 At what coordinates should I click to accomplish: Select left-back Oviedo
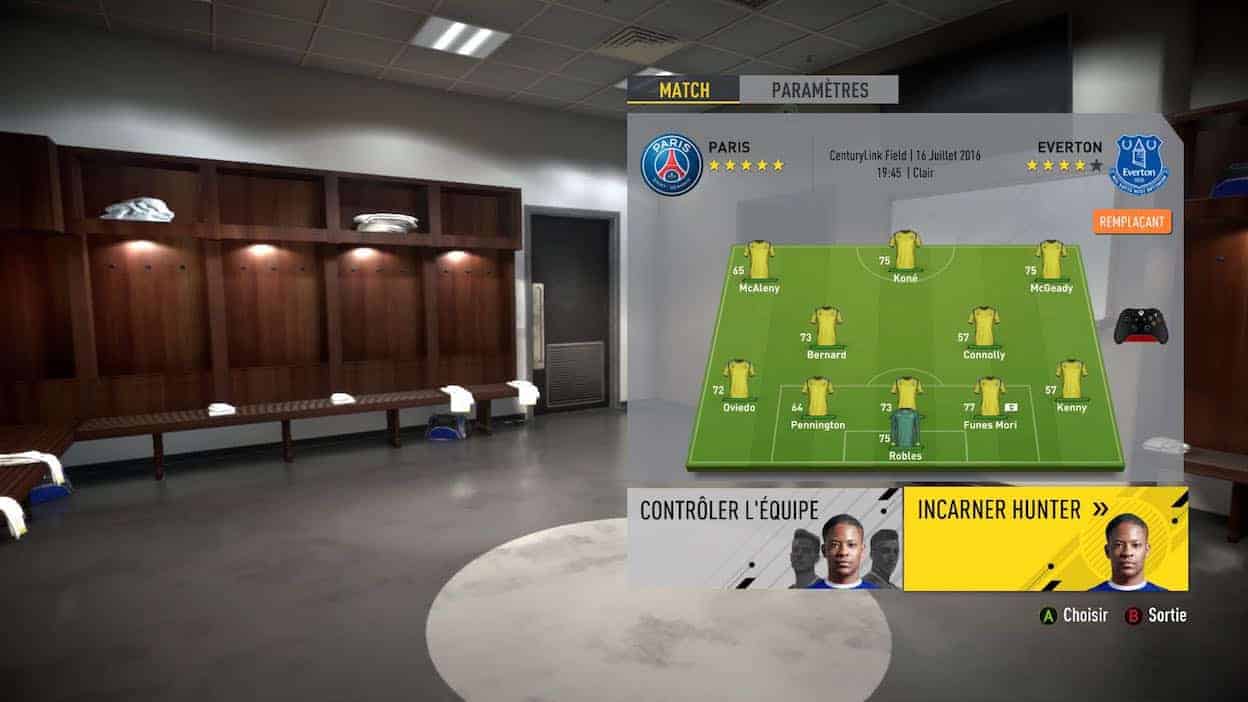click(x=739, y=381)
